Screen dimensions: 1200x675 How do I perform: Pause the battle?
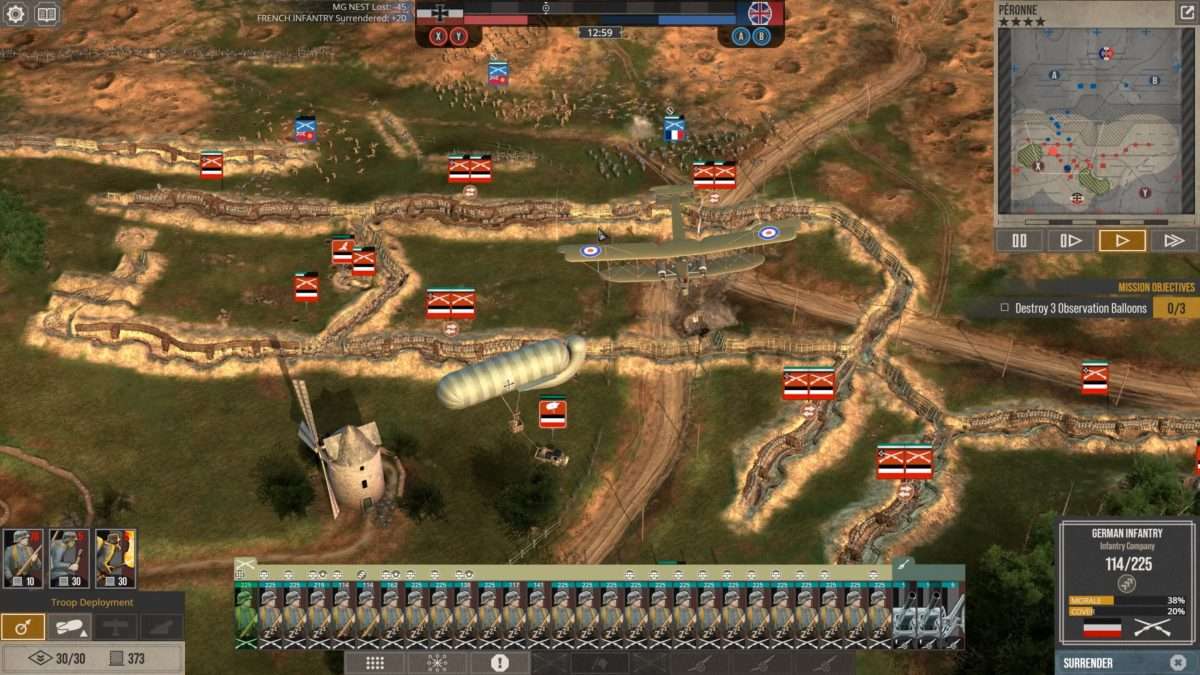click(1019, 241)
